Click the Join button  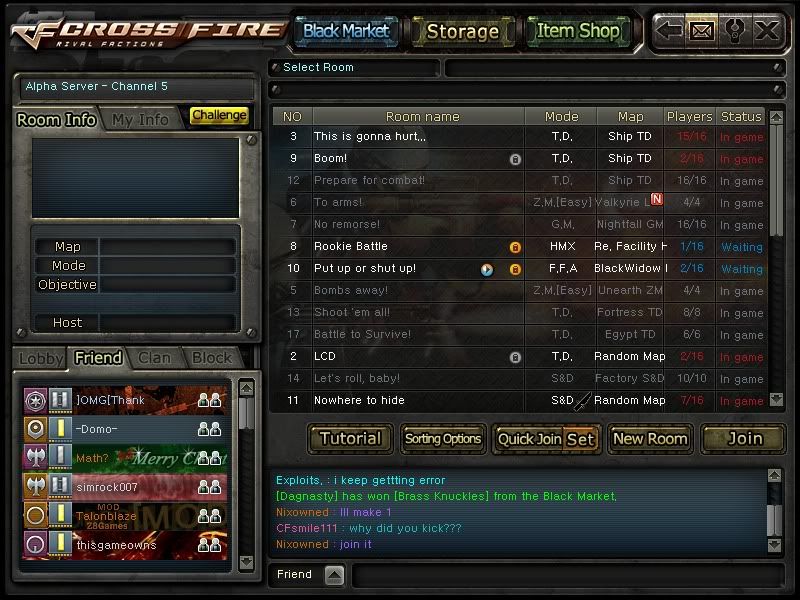click(744, 438)
